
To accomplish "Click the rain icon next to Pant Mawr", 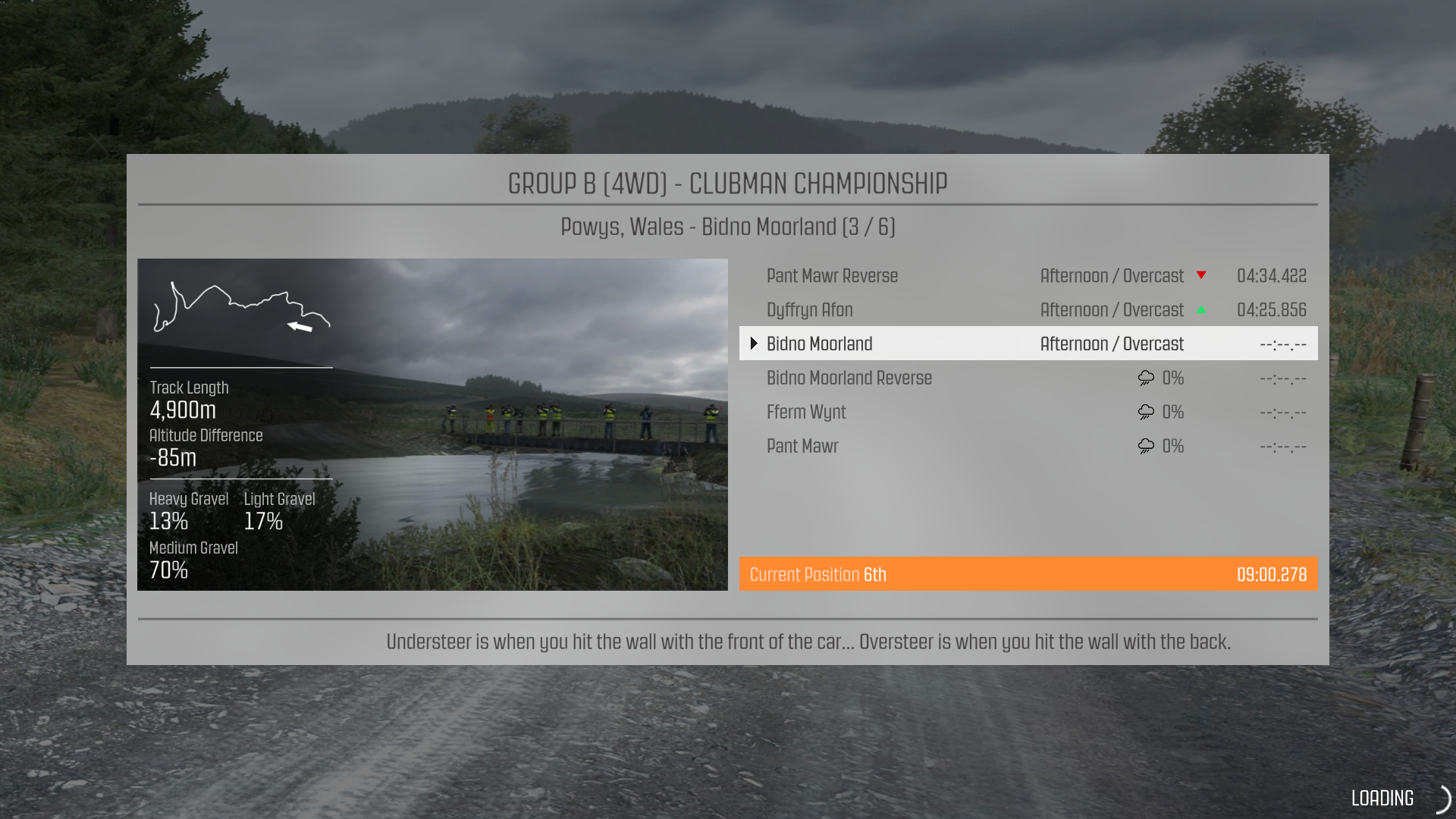I will pos(1144,446).
